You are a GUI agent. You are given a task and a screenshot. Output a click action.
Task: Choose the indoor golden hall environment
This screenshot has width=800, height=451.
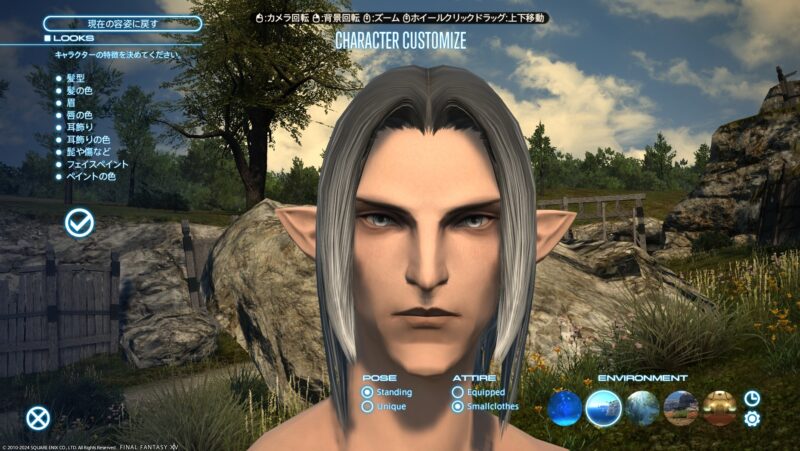[719, 408]
